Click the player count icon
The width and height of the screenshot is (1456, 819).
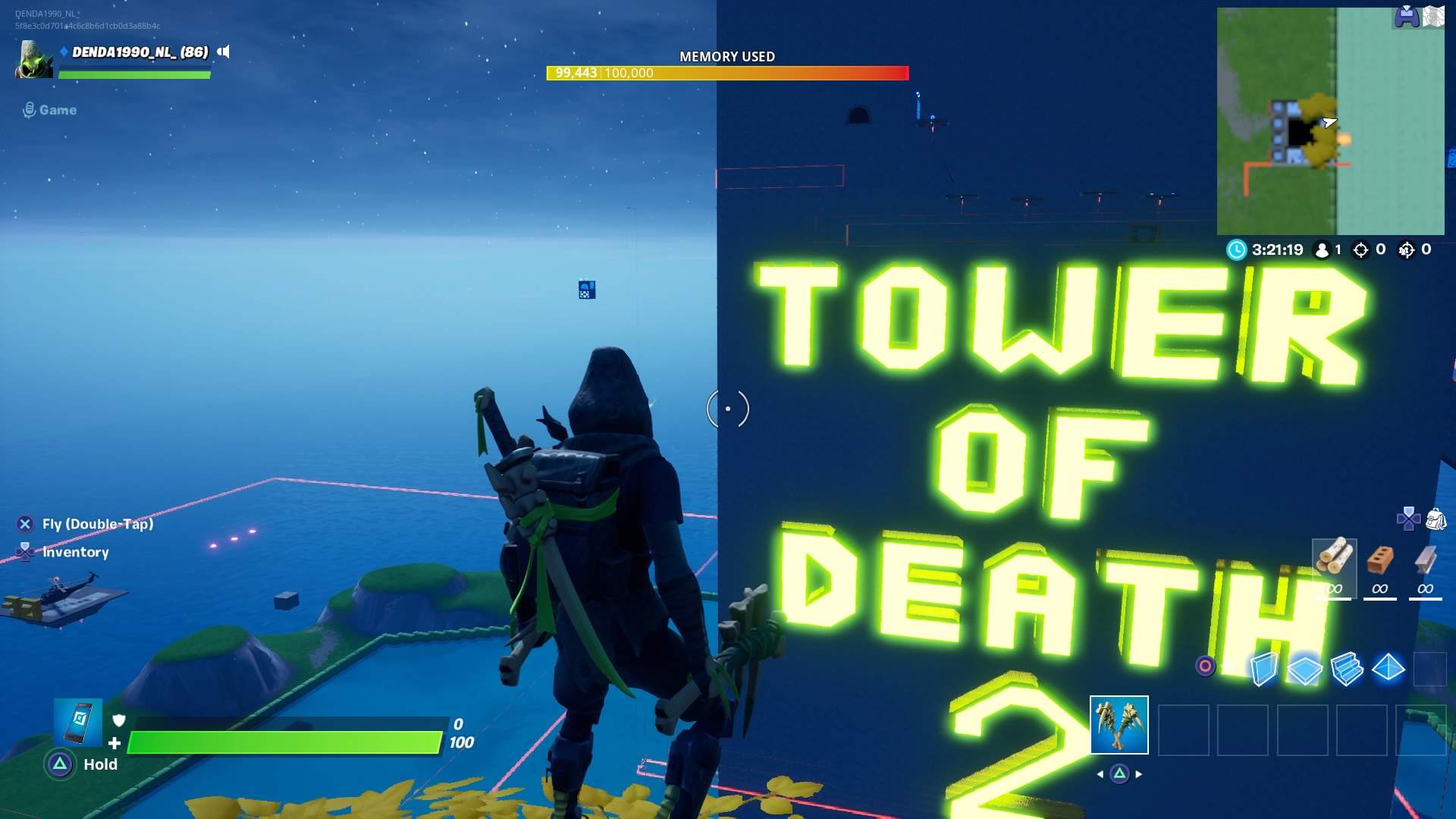pyautogui.click(x=1322, y=249)
